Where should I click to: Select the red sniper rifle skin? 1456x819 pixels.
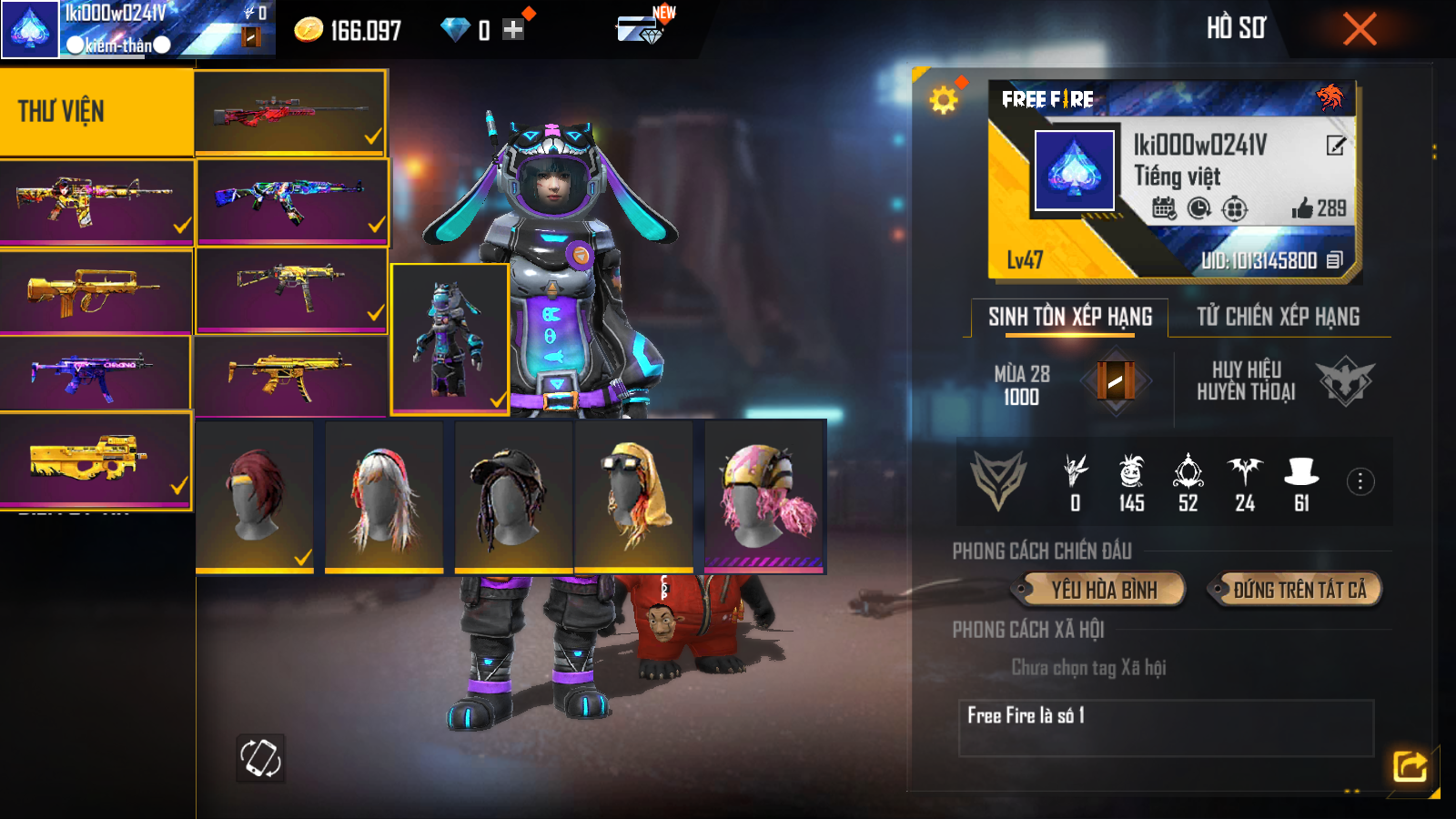coord(290,112)
